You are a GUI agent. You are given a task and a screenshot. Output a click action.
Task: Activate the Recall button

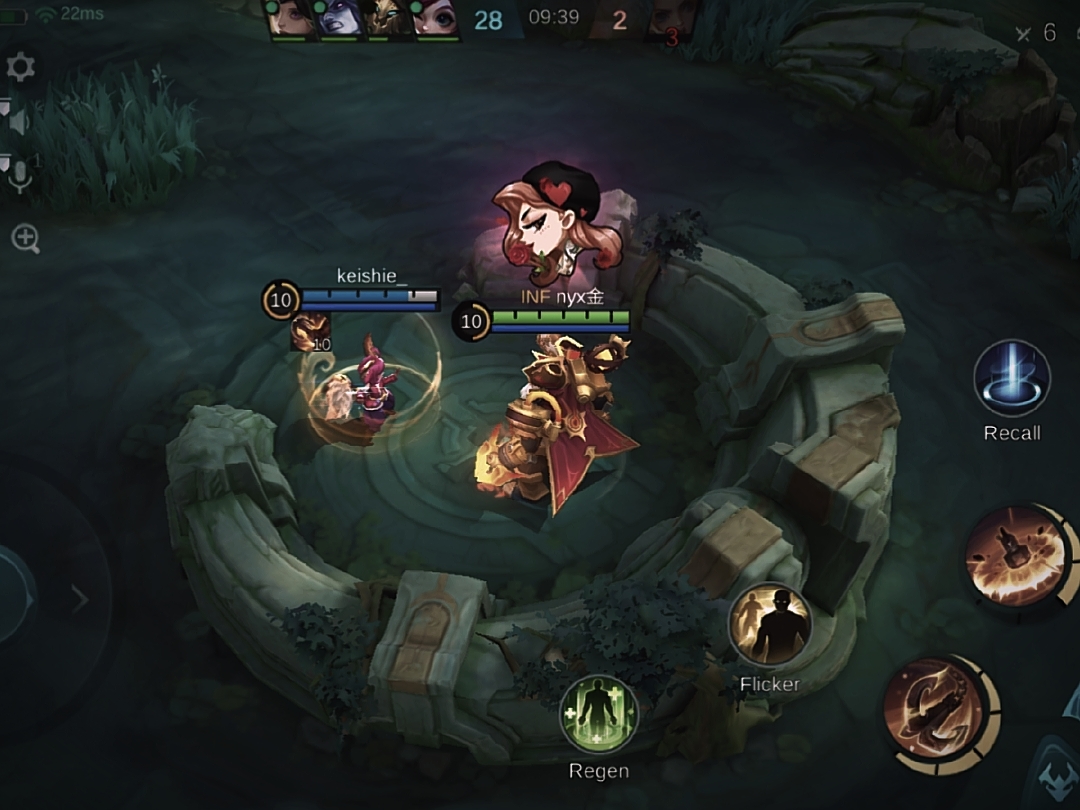point(1012,380)
